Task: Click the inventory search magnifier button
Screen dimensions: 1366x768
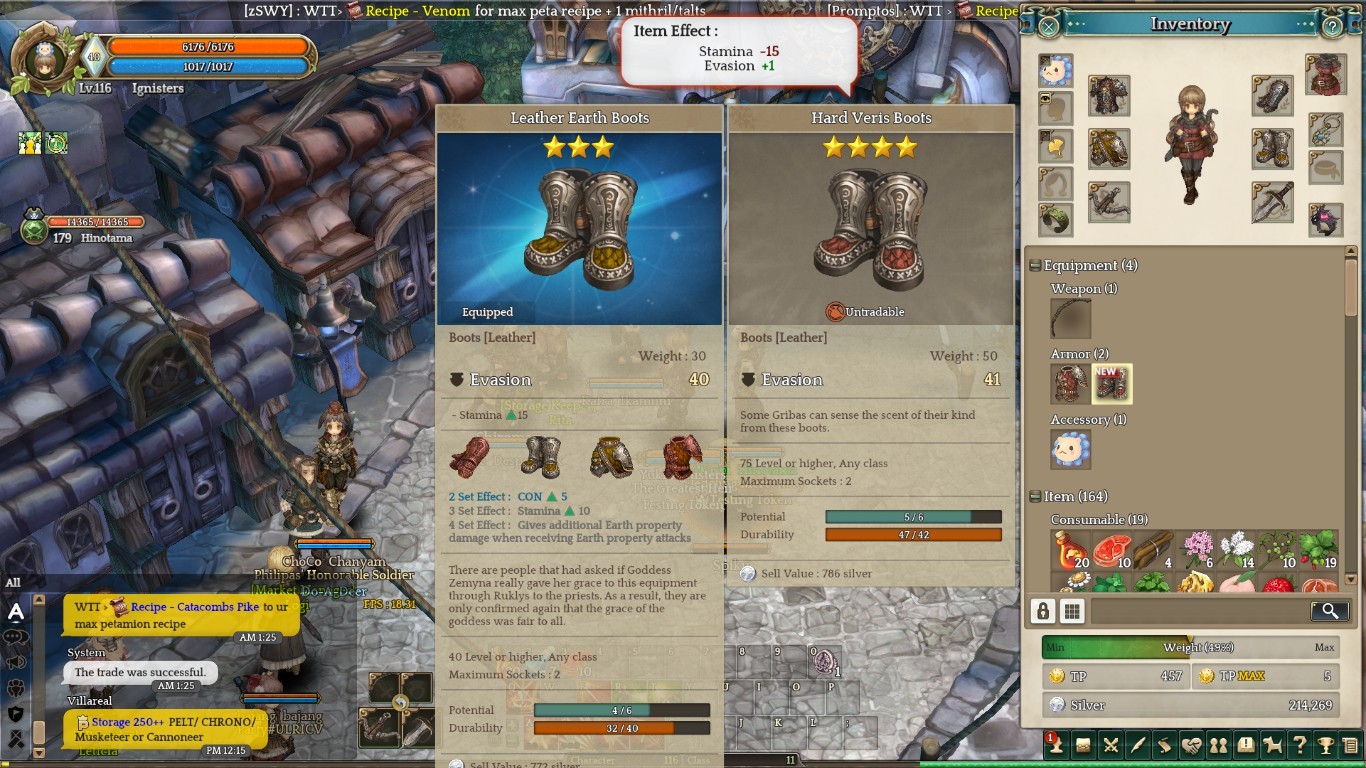Action: (1329, 611)
